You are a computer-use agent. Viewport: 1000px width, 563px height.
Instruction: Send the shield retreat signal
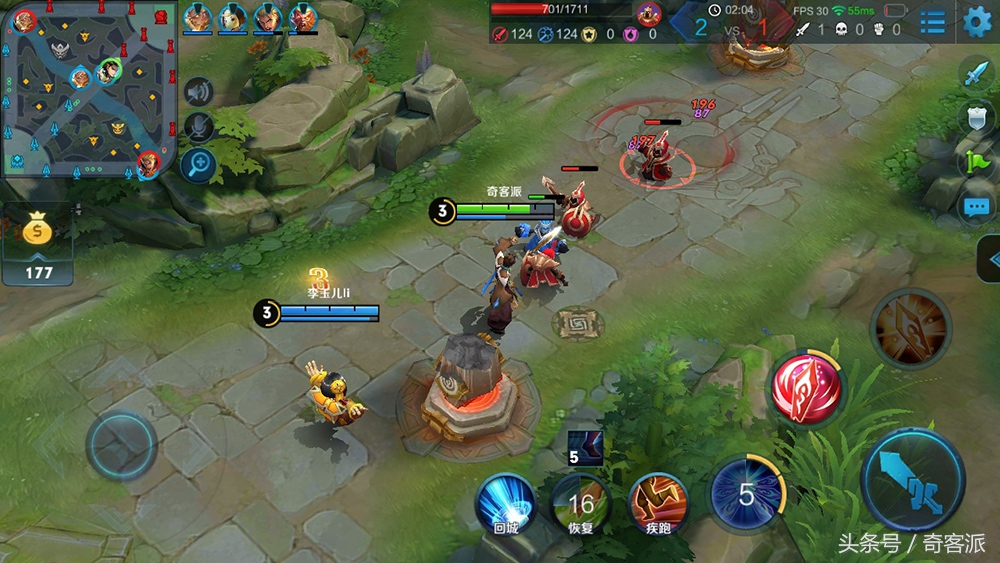pyautogui.click(x=975, y=117)
